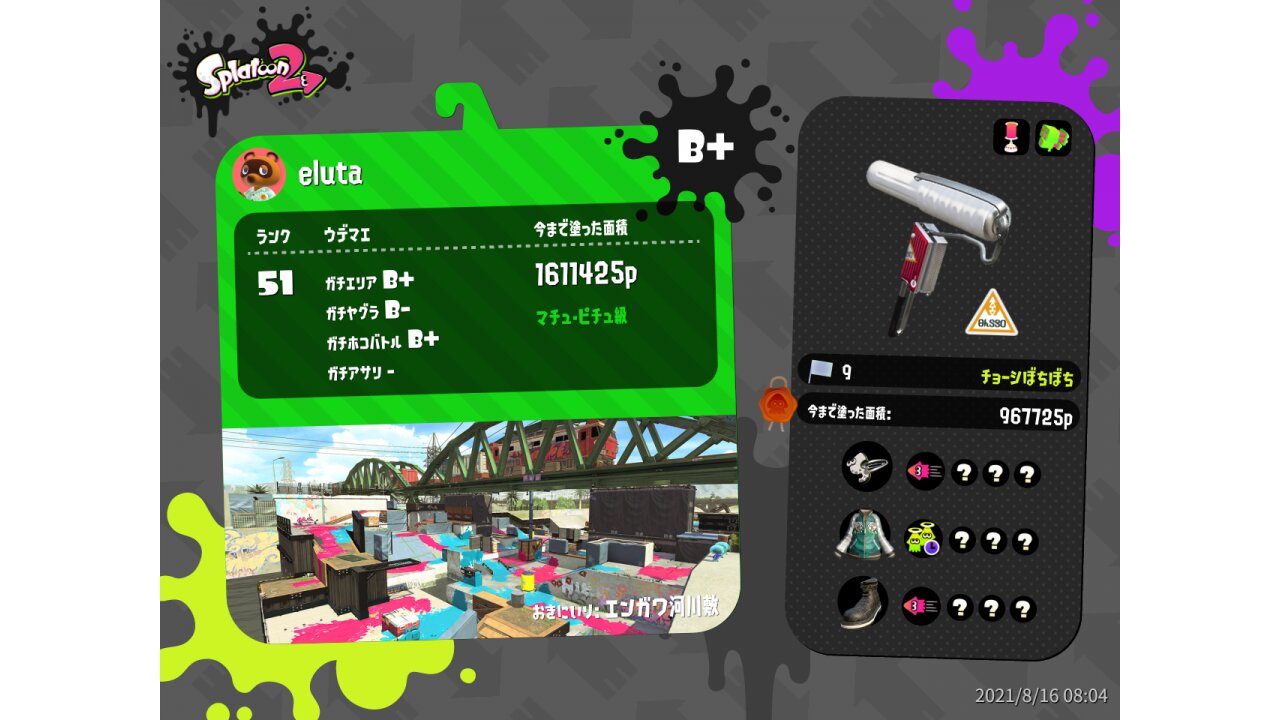The image size is (1280, 720).
Task: Select the B+ rank splat badge
Action: click(x=706, y=146)
